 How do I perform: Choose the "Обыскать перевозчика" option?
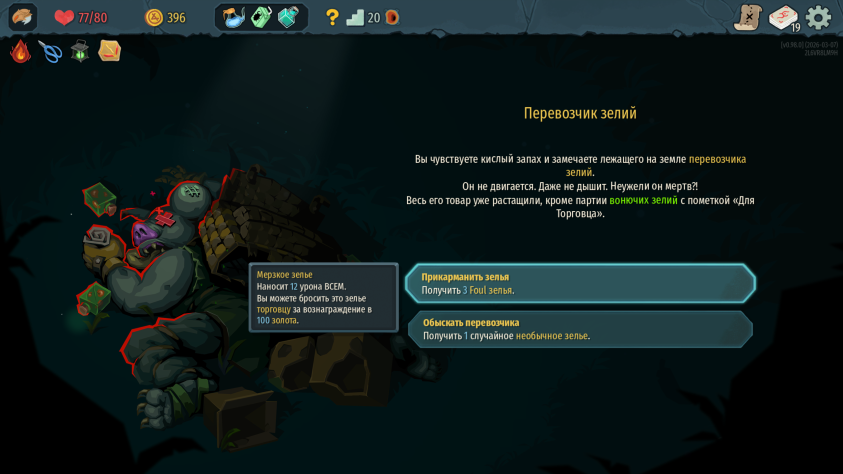point(580,329)
